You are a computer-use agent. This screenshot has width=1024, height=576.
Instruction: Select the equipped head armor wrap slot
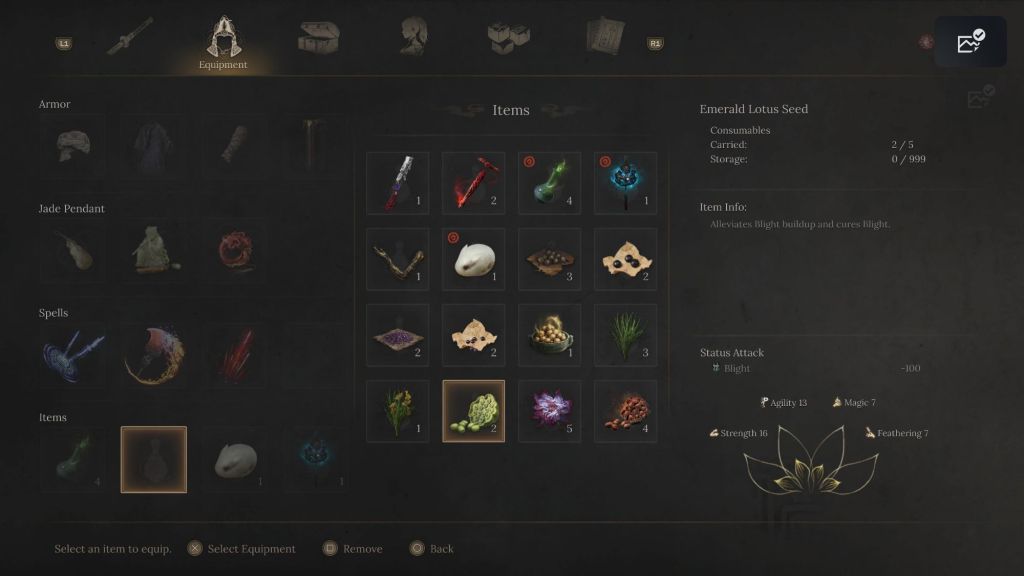(72, 146)
